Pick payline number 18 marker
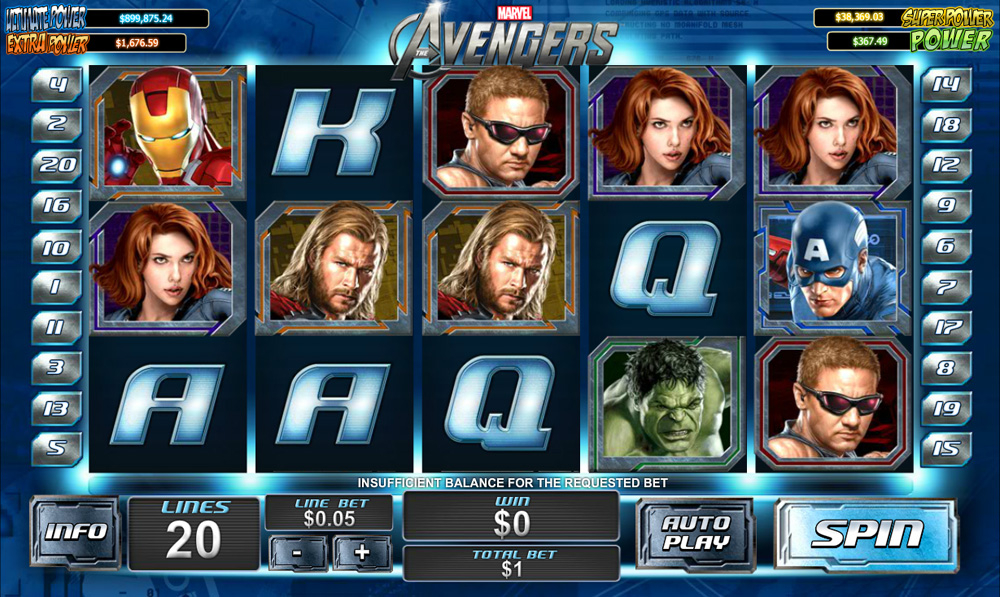The width and height of the screenshot is (1000, 597). pyautogui.click(x=944, y=125)
